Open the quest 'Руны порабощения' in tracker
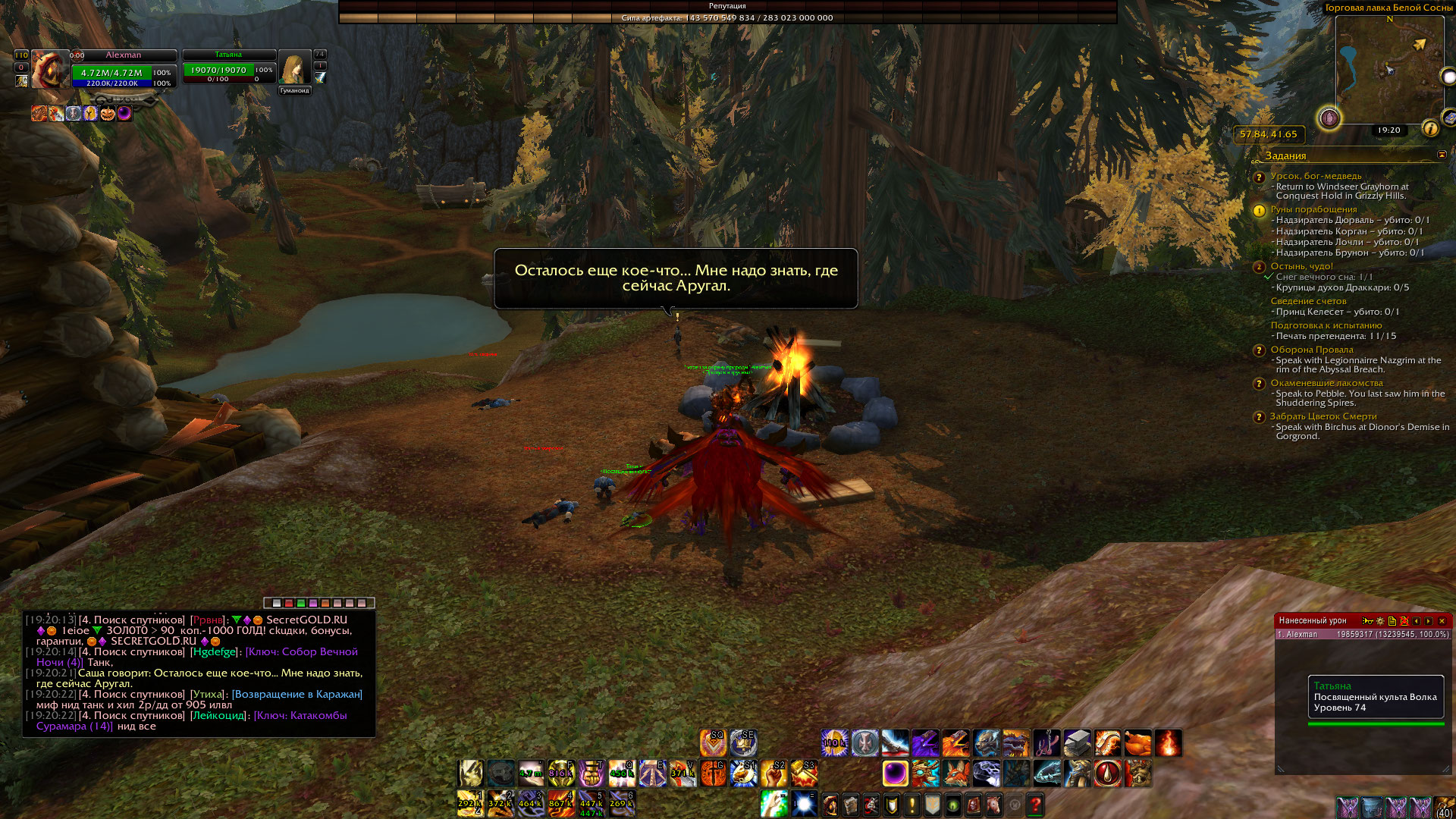 [1313, 209]
